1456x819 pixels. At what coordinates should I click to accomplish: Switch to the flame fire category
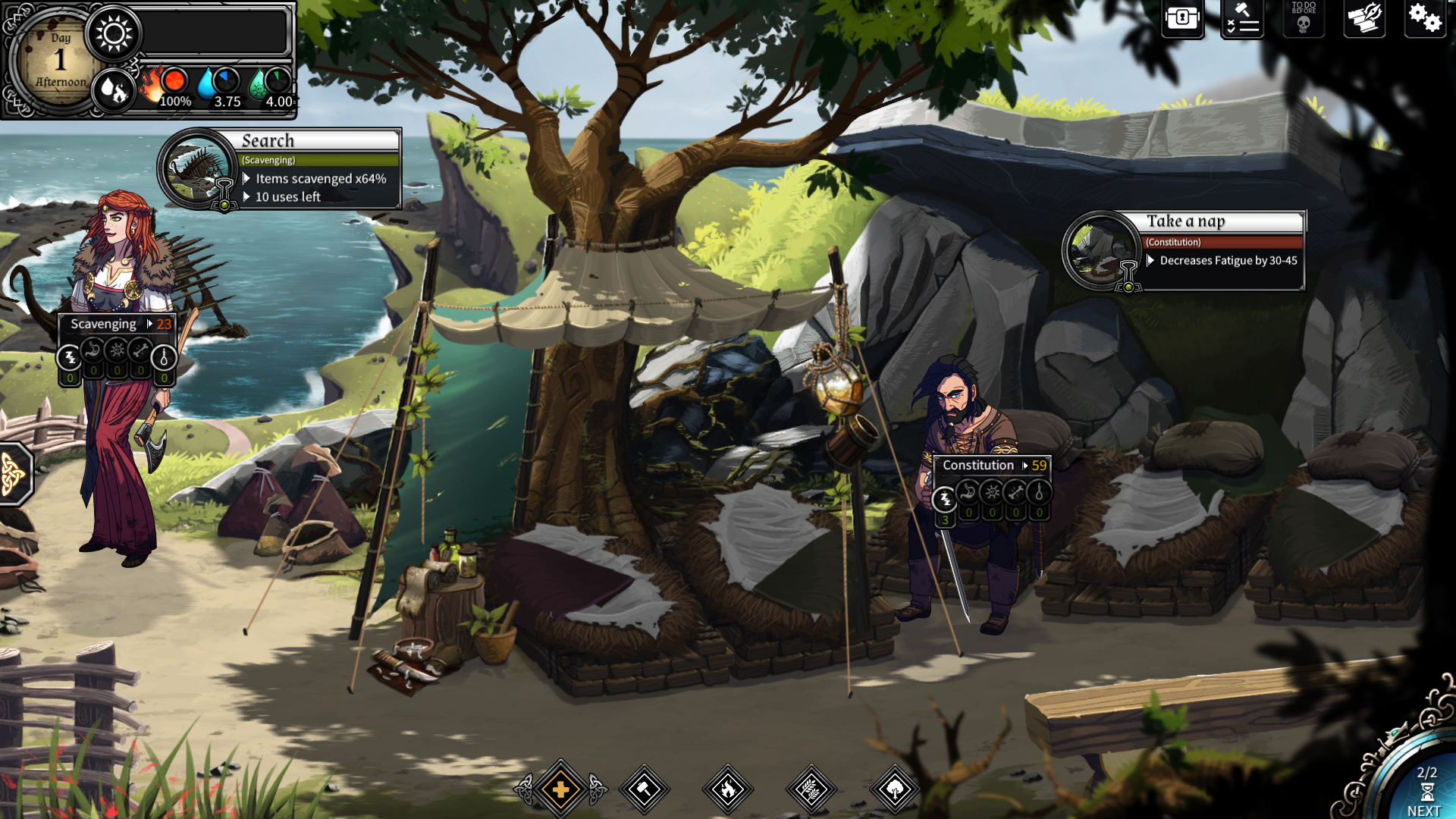(728, 789)
